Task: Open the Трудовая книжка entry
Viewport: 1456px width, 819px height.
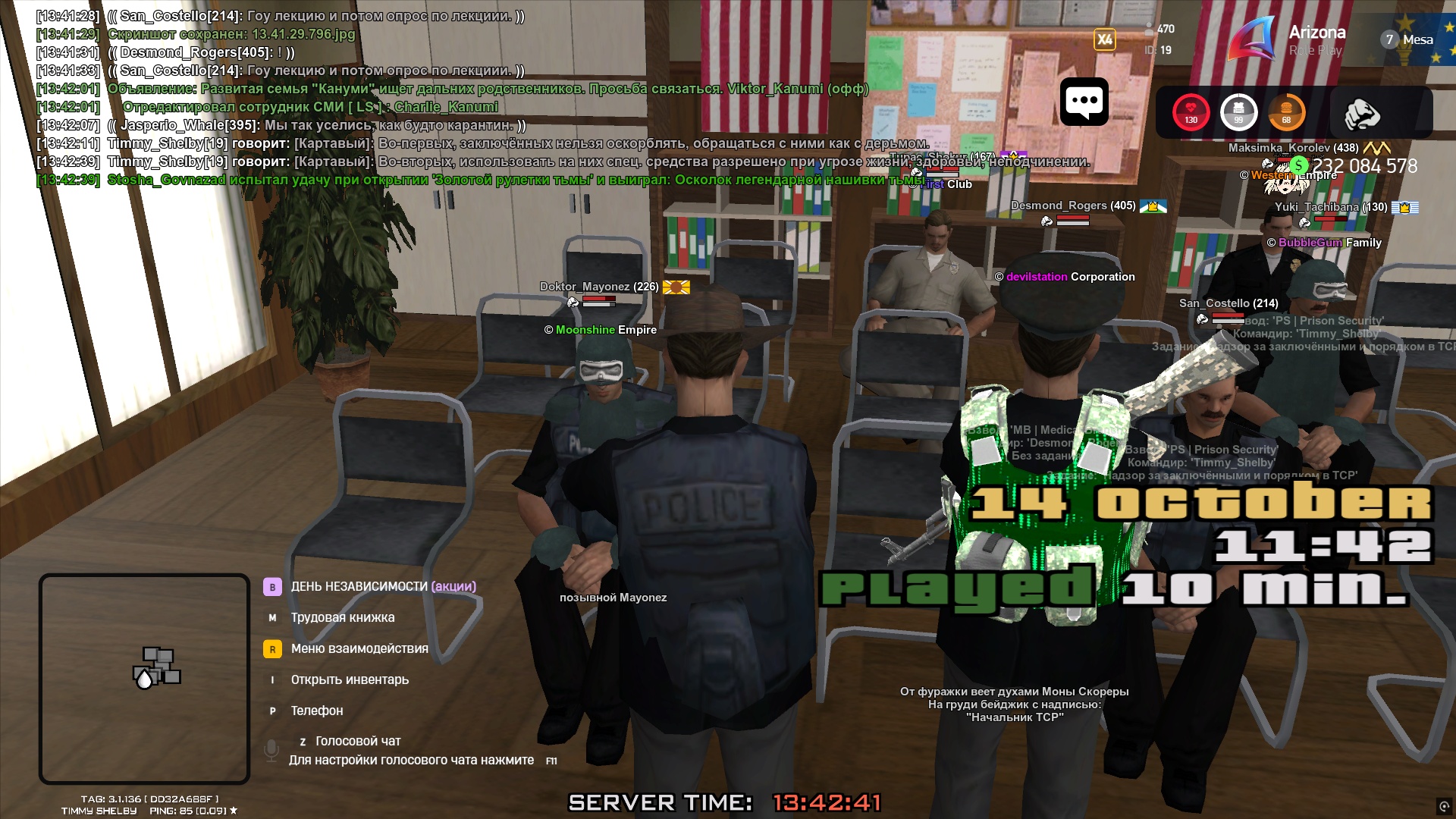Action: click(342, 617)
